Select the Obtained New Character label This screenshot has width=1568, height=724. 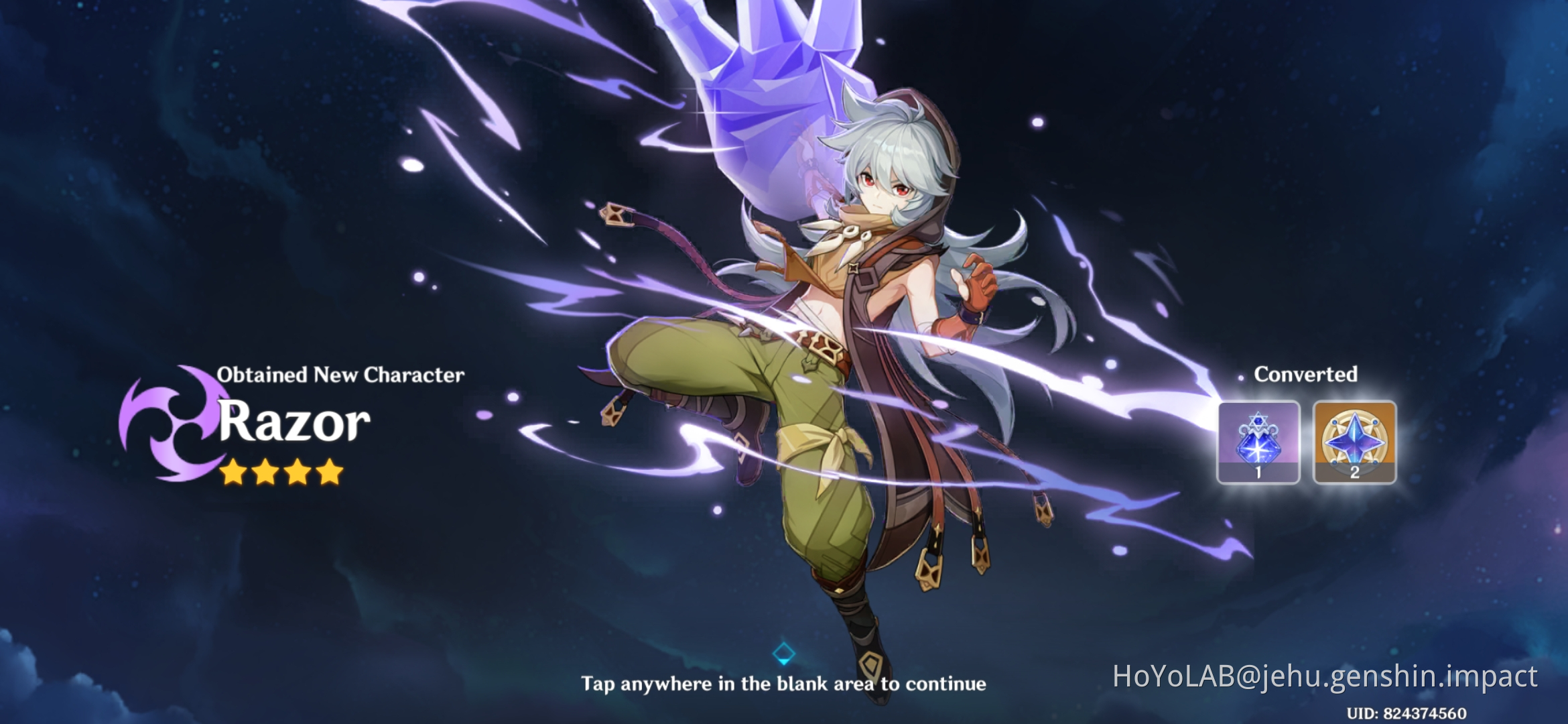tap(342, 375)
